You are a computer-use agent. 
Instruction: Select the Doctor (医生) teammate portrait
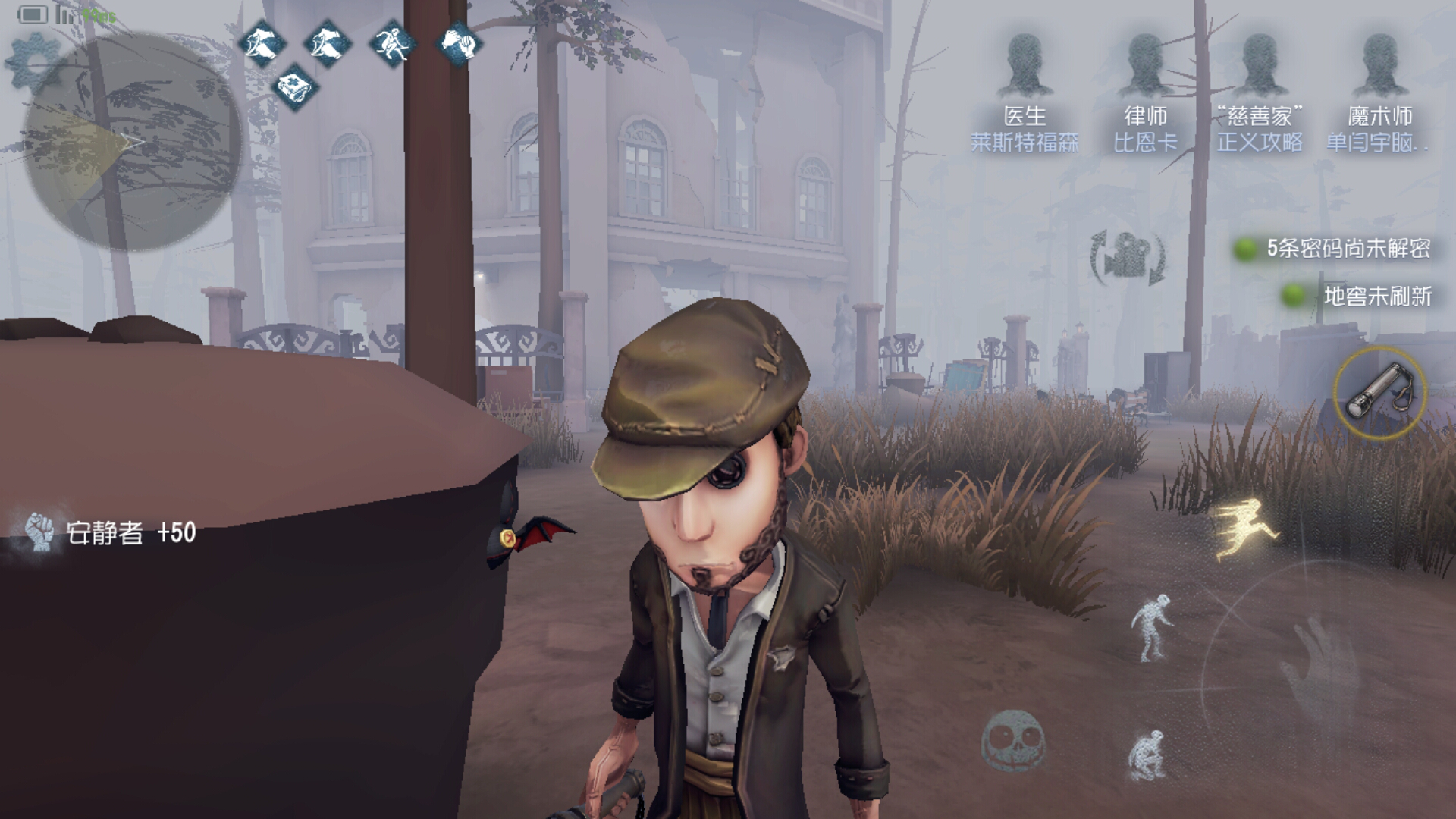(1025, 68)
